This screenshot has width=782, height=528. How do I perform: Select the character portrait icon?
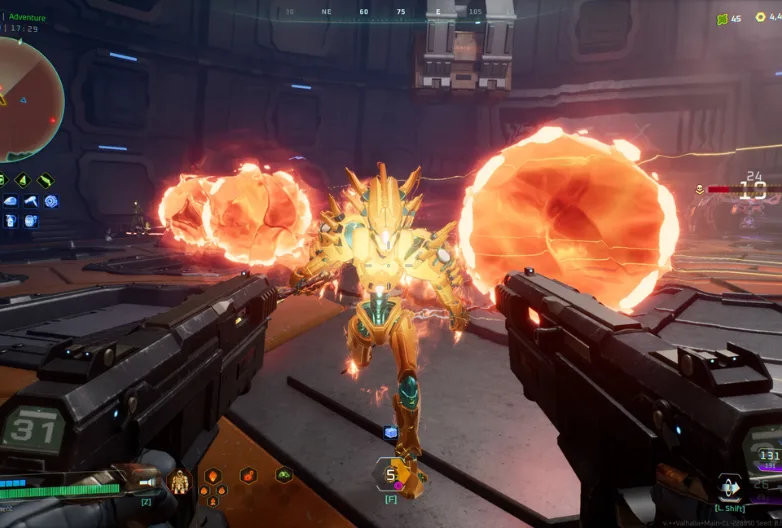[180, 482]
